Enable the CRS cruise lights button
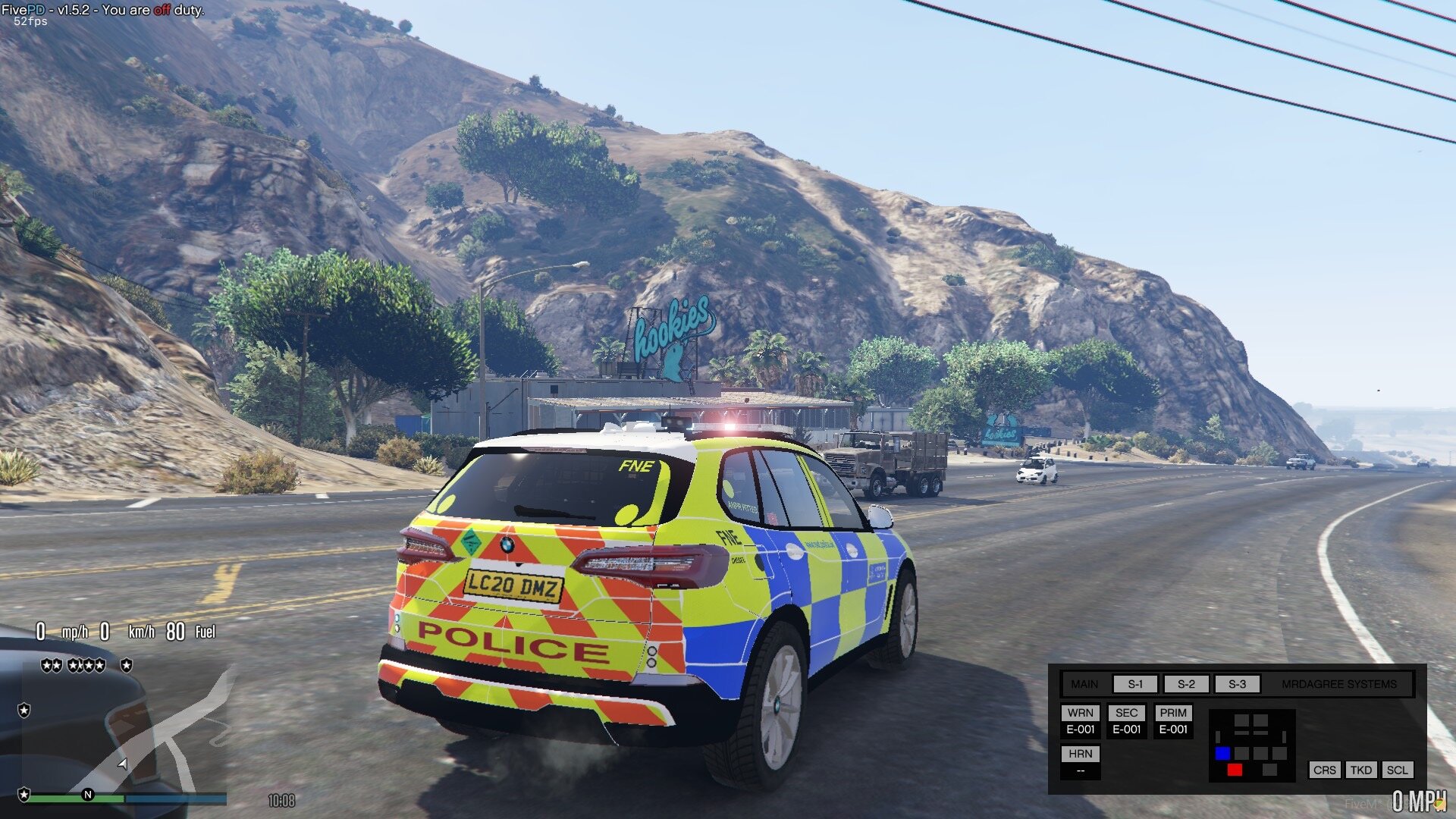1456x819 pixels. click(x=1325, y=770)
